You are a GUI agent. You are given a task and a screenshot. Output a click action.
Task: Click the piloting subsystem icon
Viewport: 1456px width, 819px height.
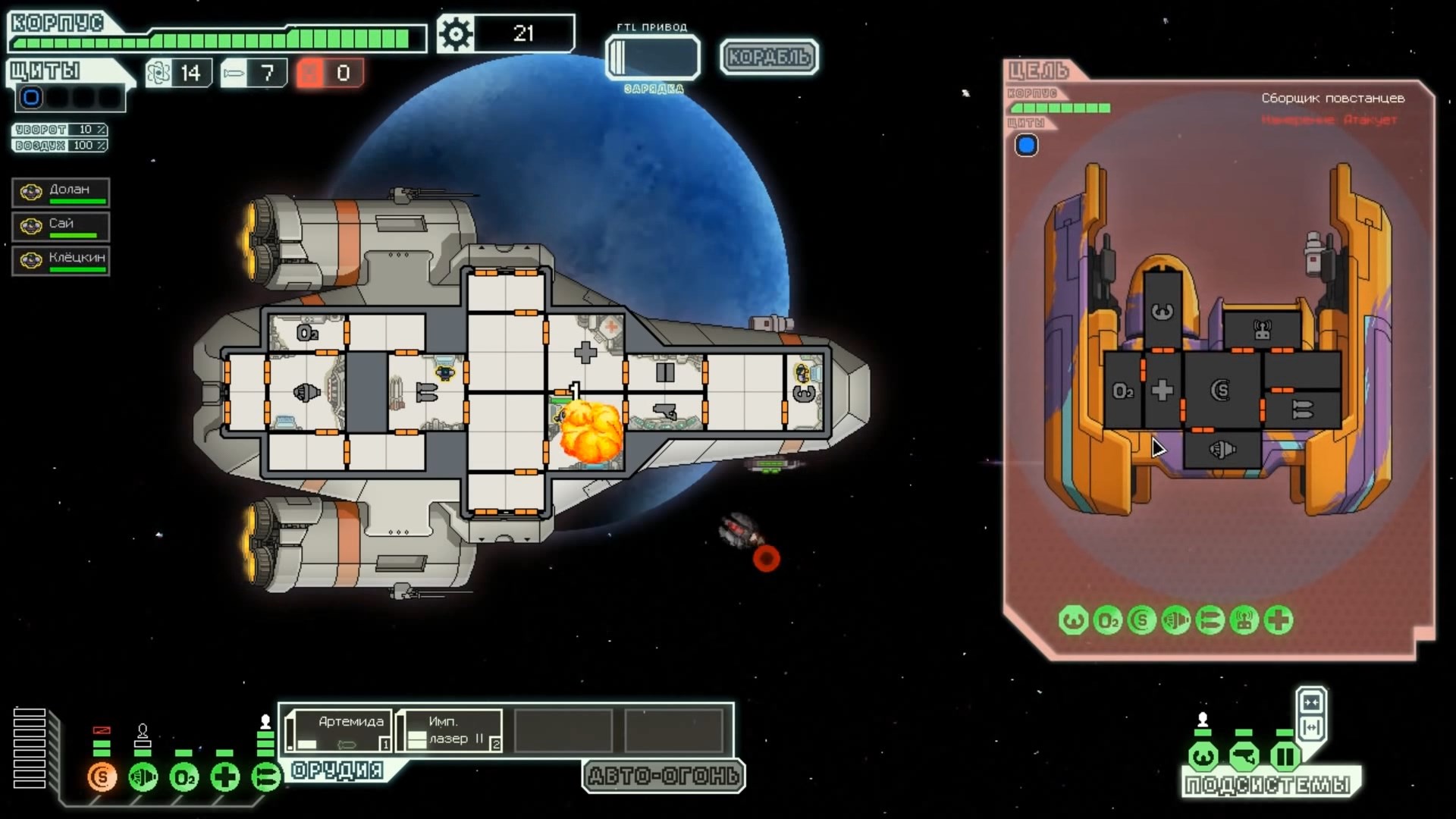click(1203, 756)
